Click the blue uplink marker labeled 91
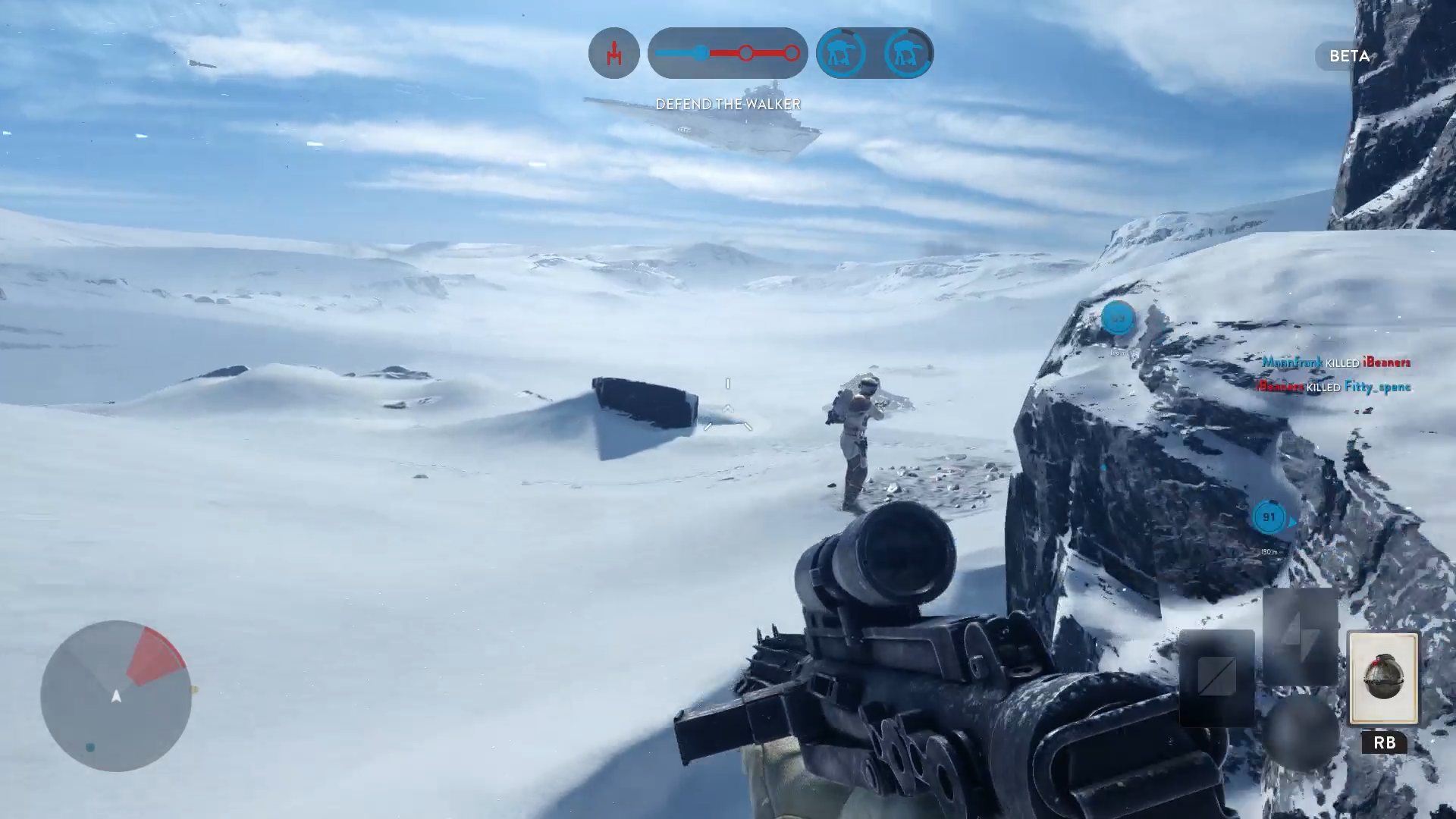This screenshot has height=819, width=1456. pos(1268,517)
